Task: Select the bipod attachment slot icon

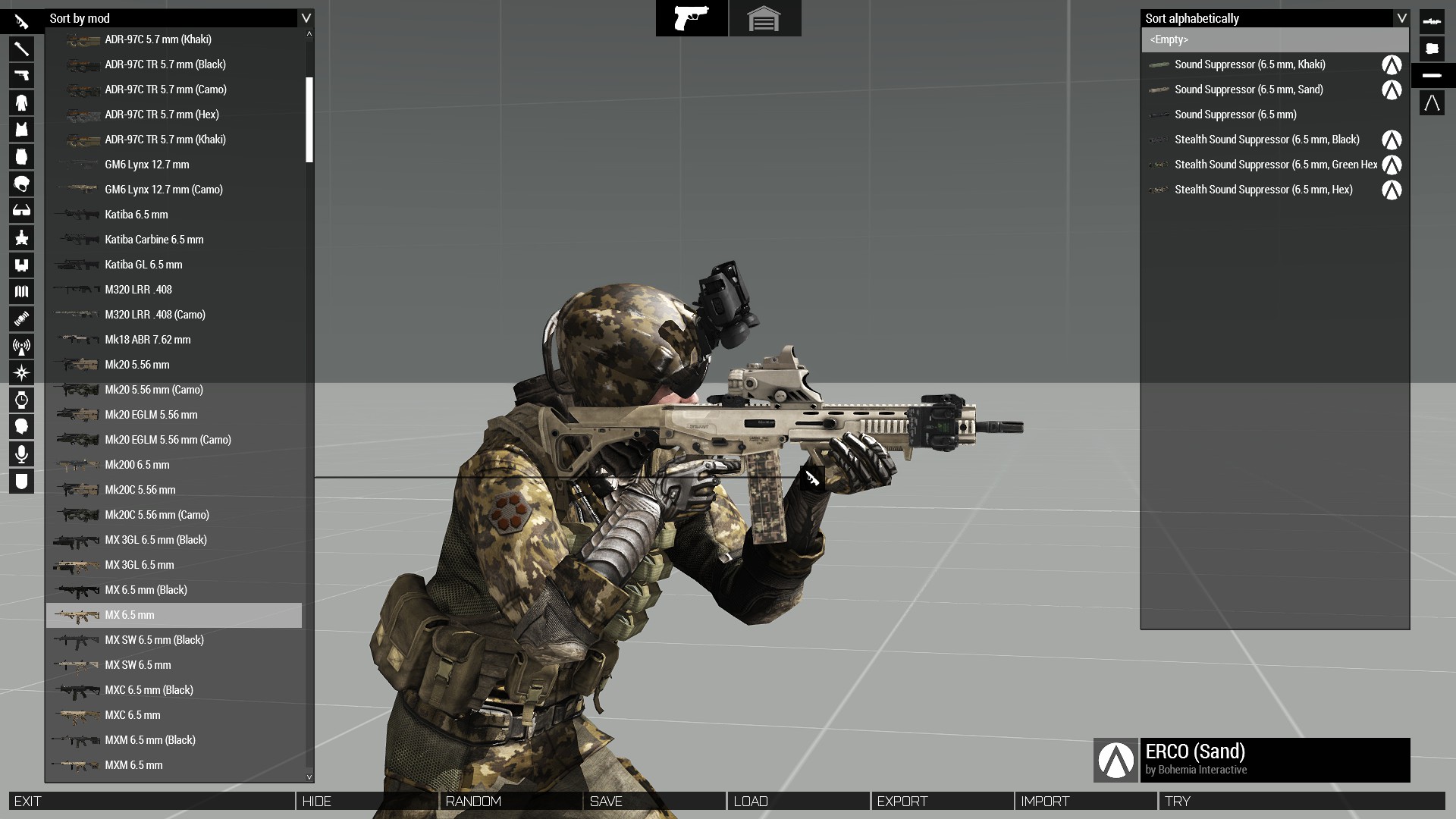Action: pyautogui.click(x=1432, y=103)
